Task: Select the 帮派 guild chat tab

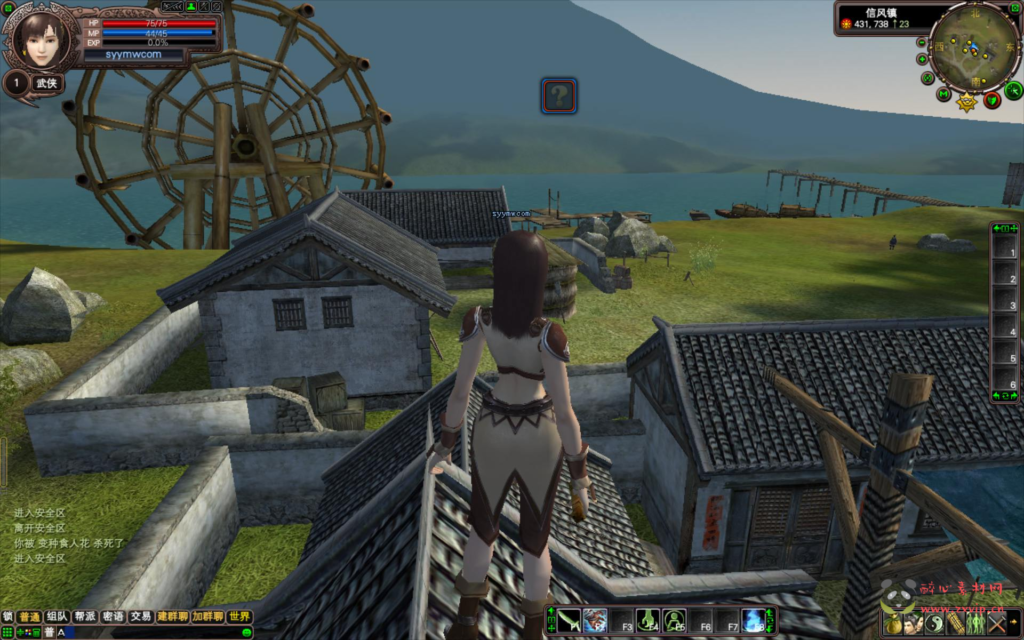Action: tap(86, 617)
